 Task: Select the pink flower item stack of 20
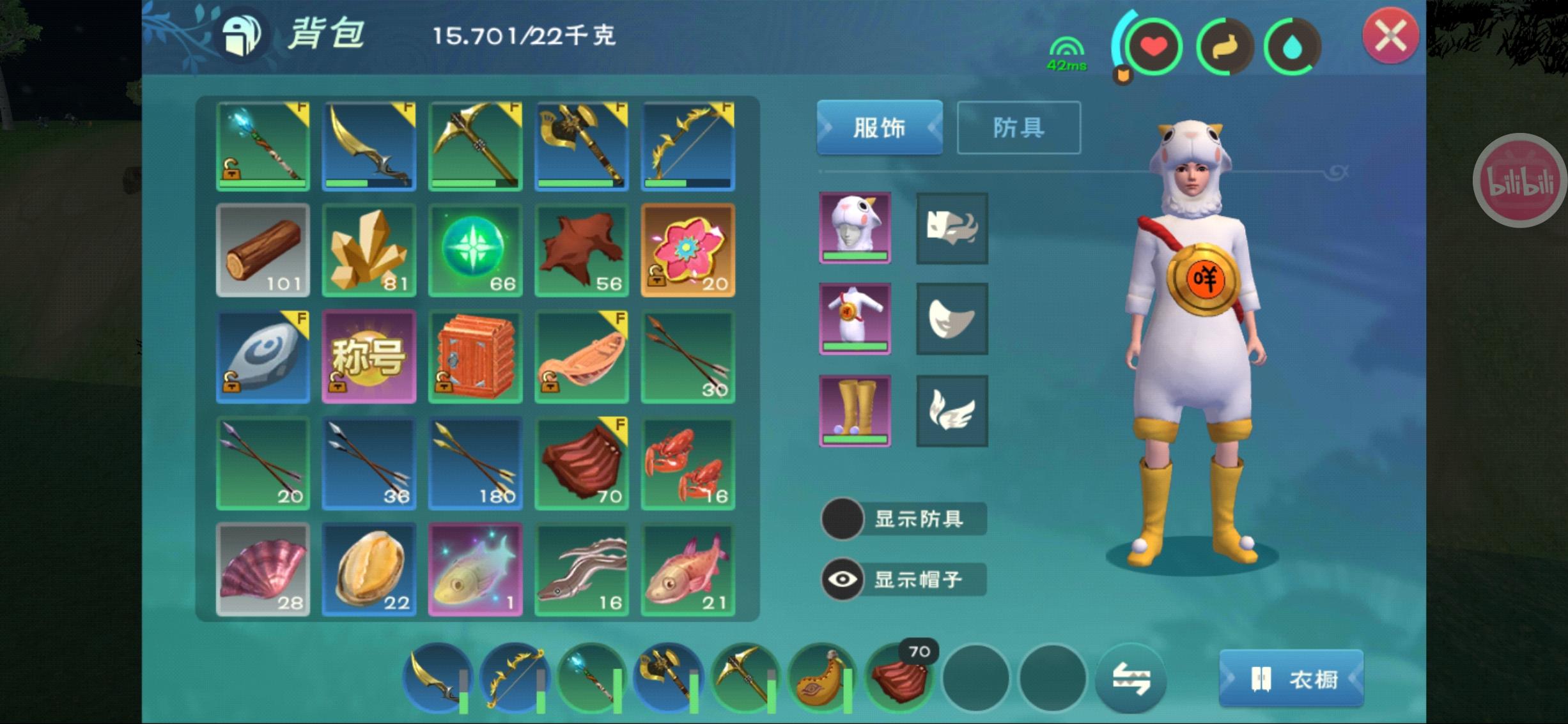click(x=688, y=250)
